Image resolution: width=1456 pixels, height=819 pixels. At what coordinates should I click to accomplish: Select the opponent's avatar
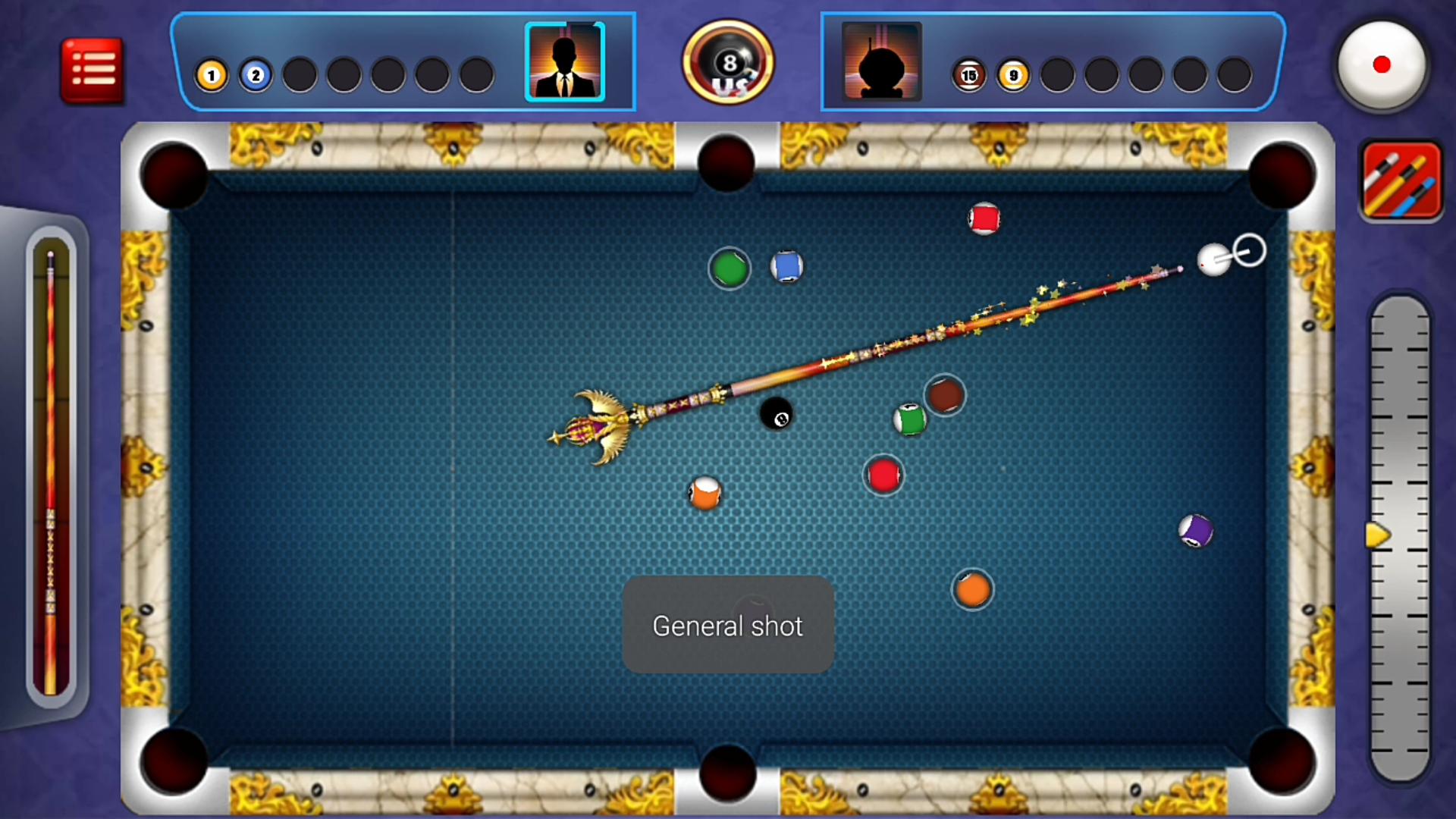click(x=880, y=62)
